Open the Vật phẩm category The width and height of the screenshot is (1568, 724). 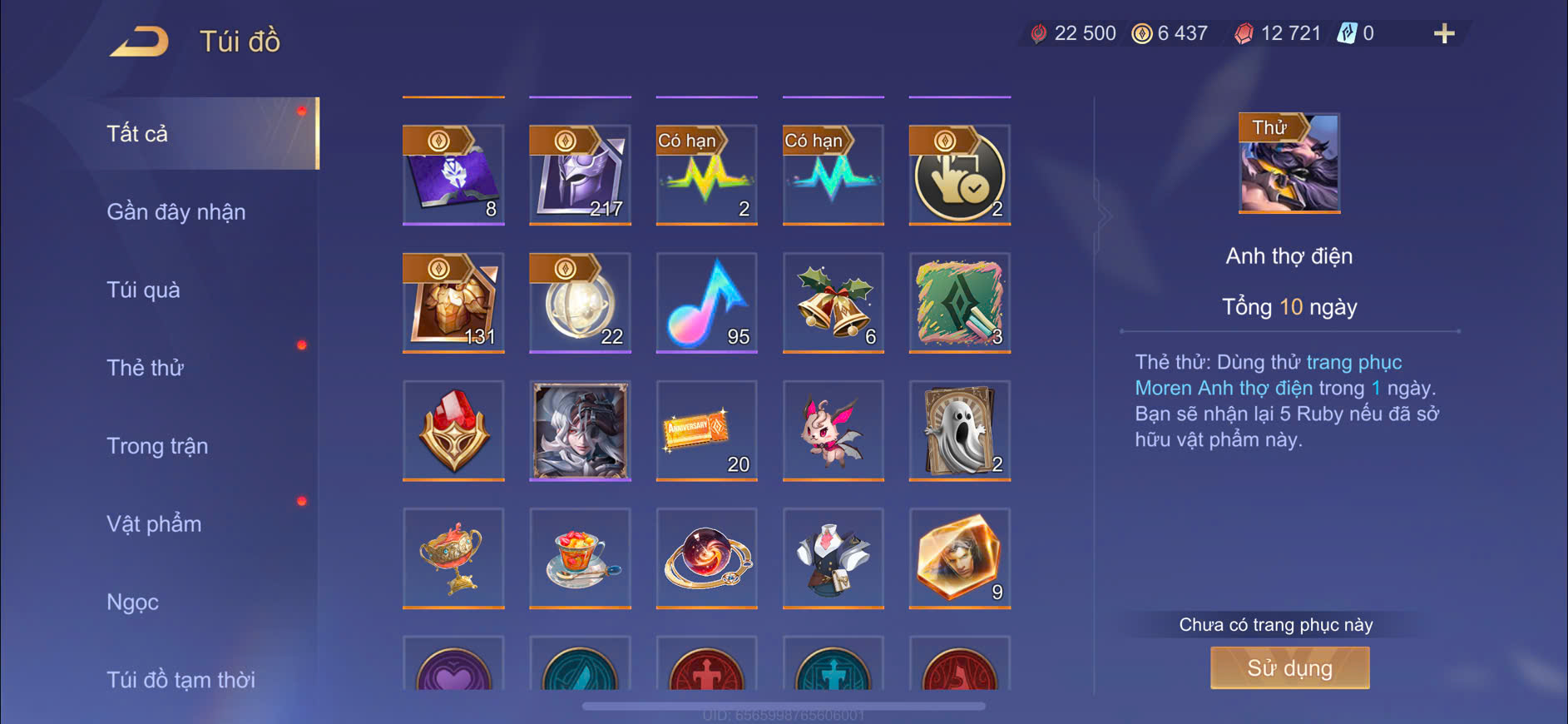[154, 524]
